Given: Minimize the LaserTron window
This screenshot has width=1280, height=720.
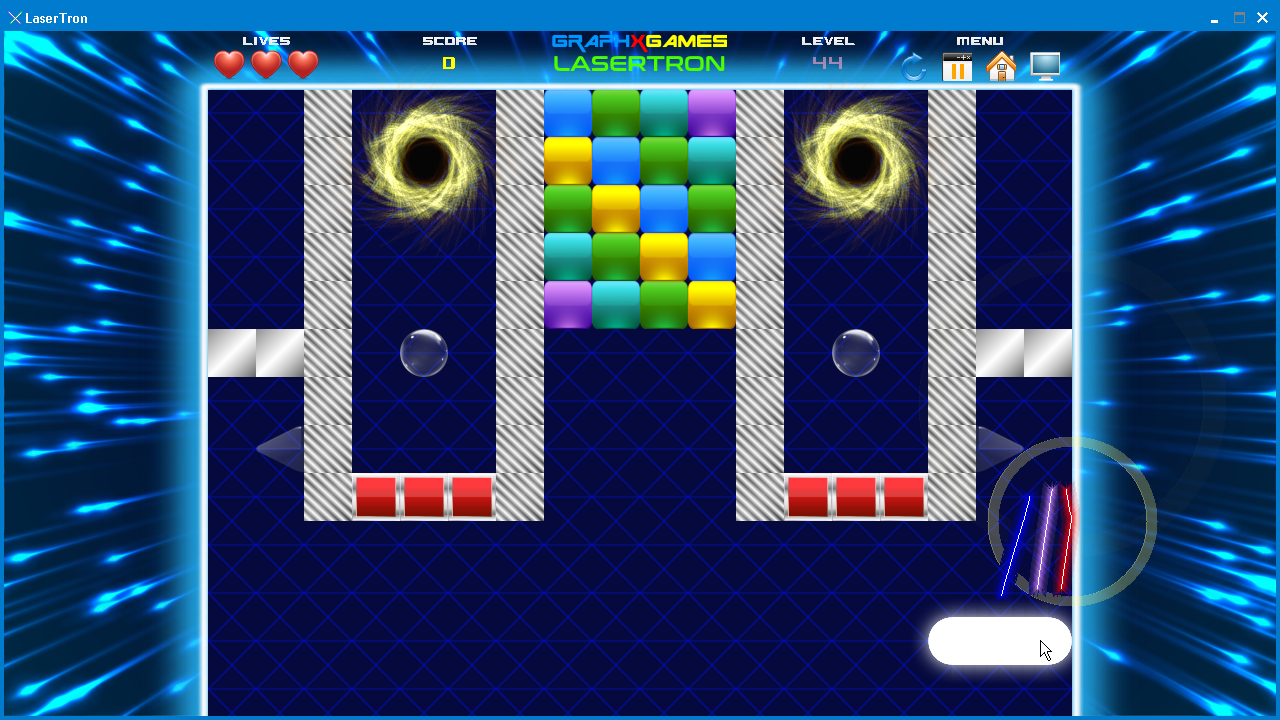Looking at the screenshot, I should coord(1214,18).
